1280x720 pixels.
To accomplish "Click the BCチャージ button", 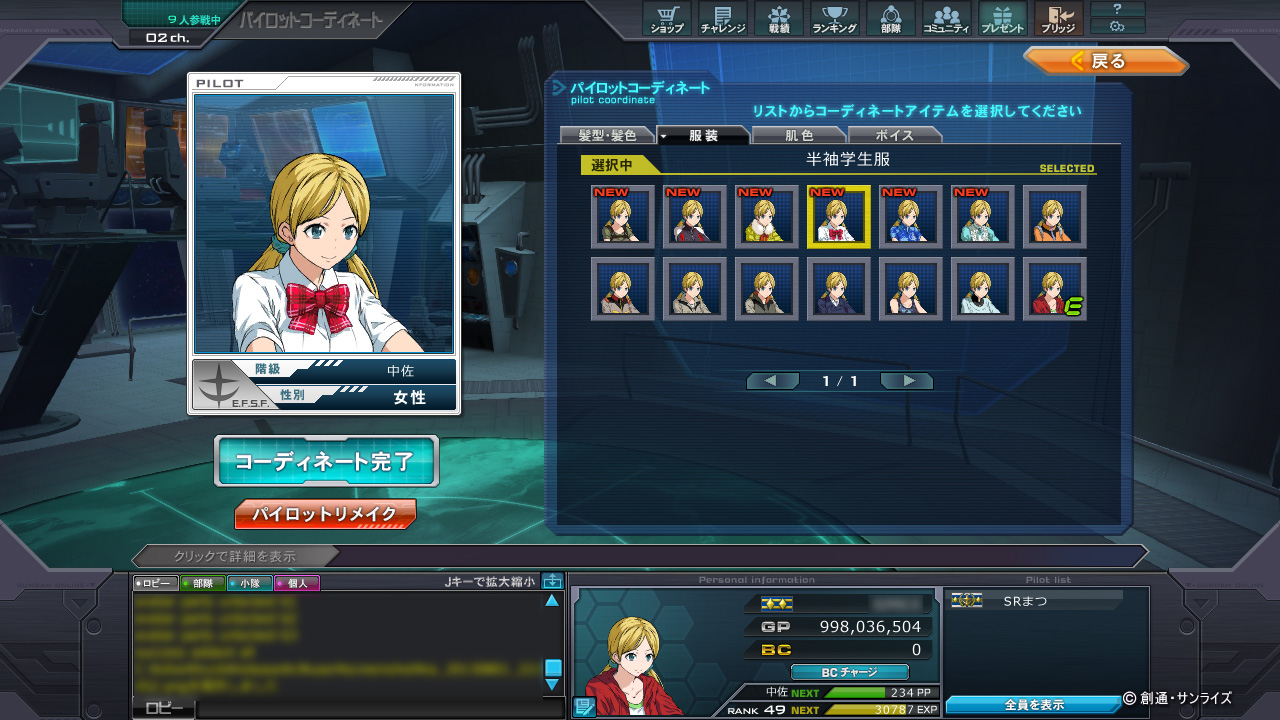I will 849,672.
